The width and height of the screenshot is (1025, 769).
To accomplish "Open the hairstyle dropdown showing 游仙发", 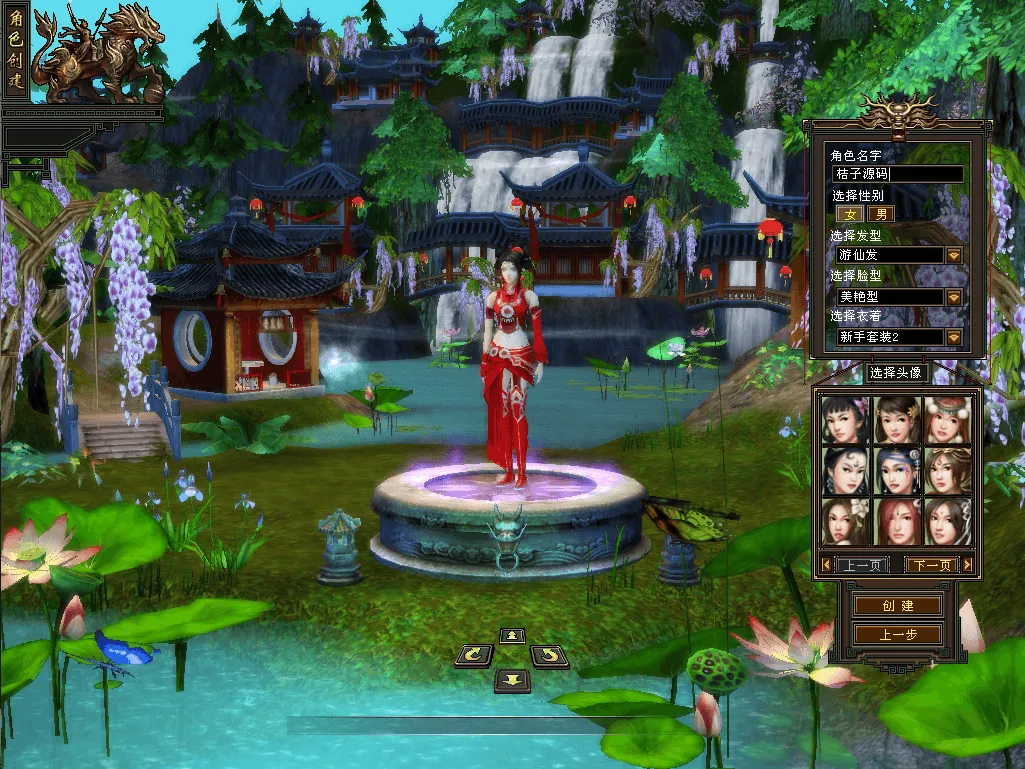I will tap(954, 255).
